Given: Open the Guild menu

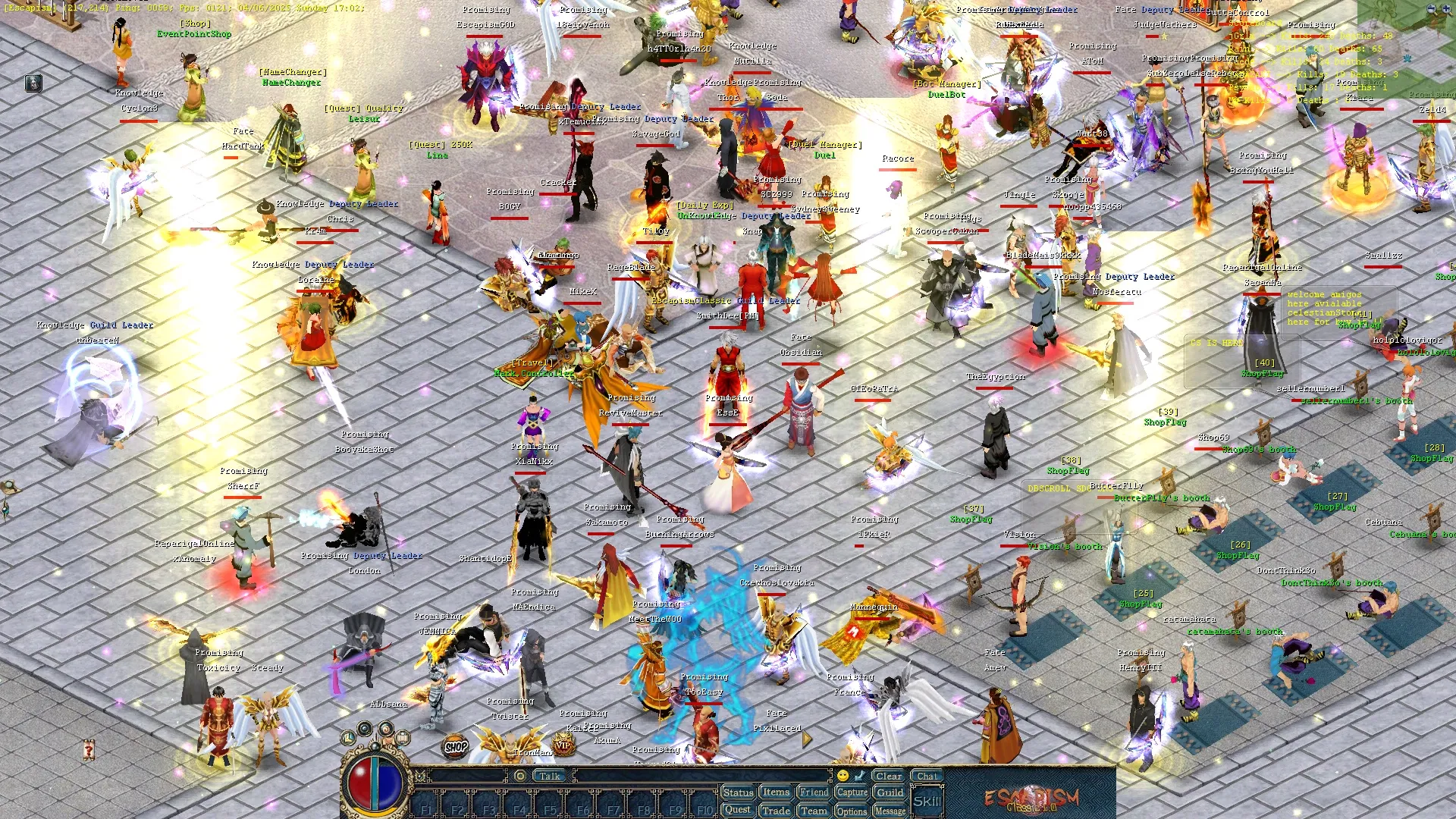Looking at the screenshot, I should click(x=890, y=792).
